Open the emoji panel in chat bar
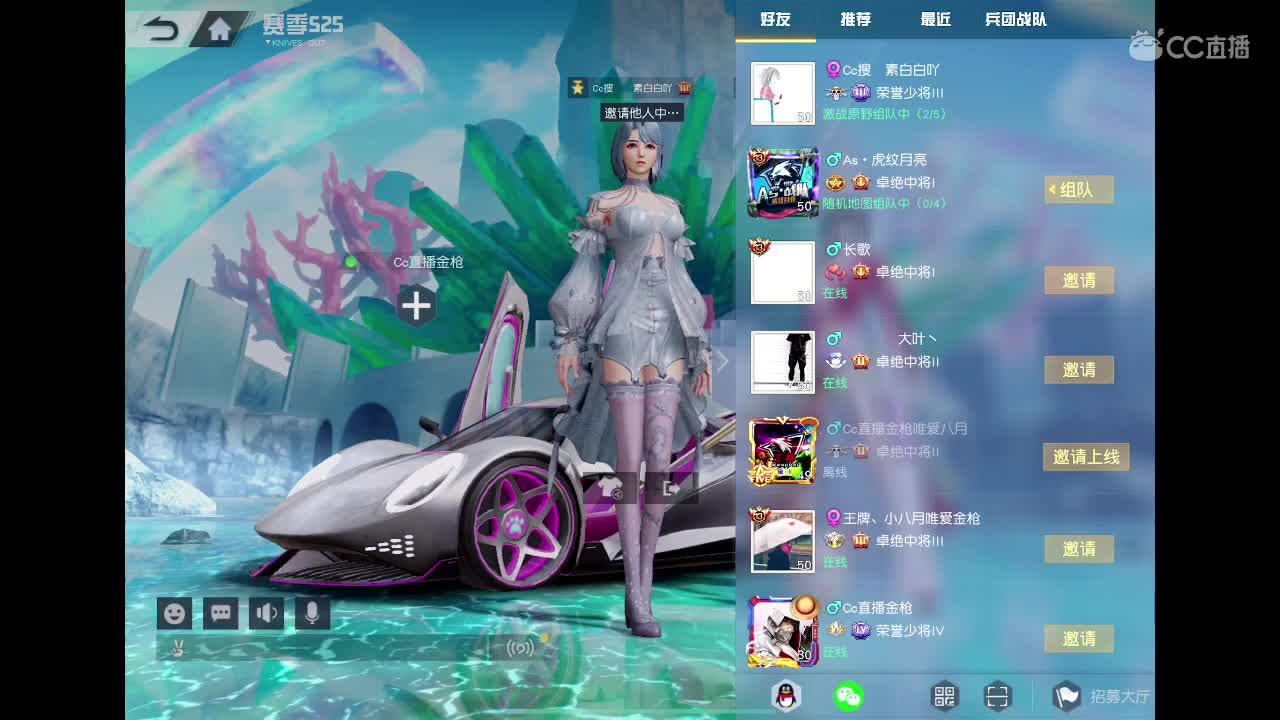This screenshot has height=720, width=1280. click(x=175, y=614)
